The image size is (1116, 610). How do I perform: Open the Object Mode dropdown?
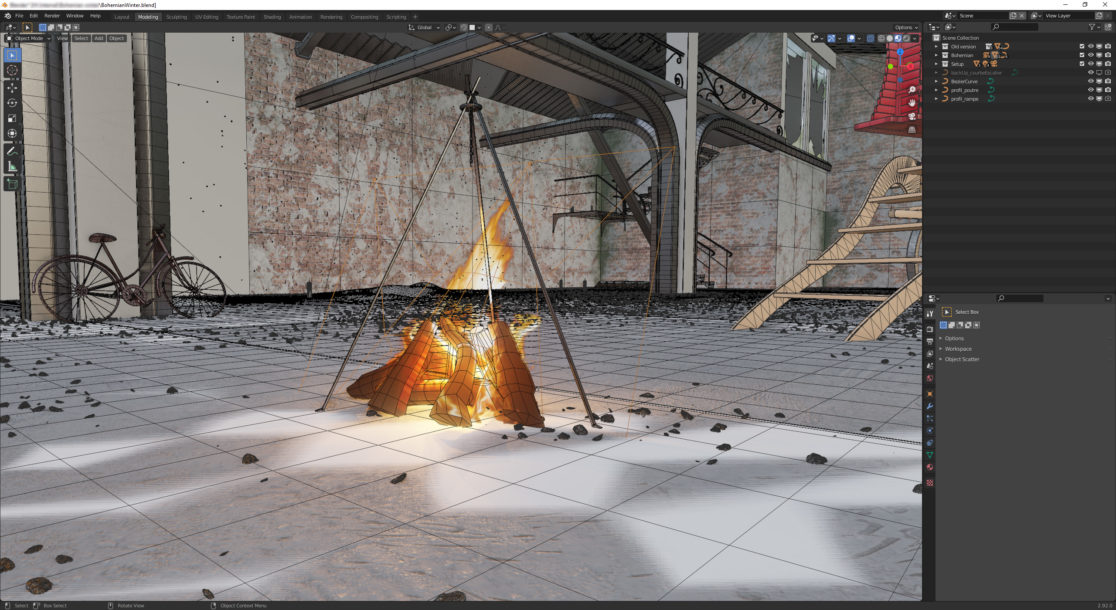point(29,38)
